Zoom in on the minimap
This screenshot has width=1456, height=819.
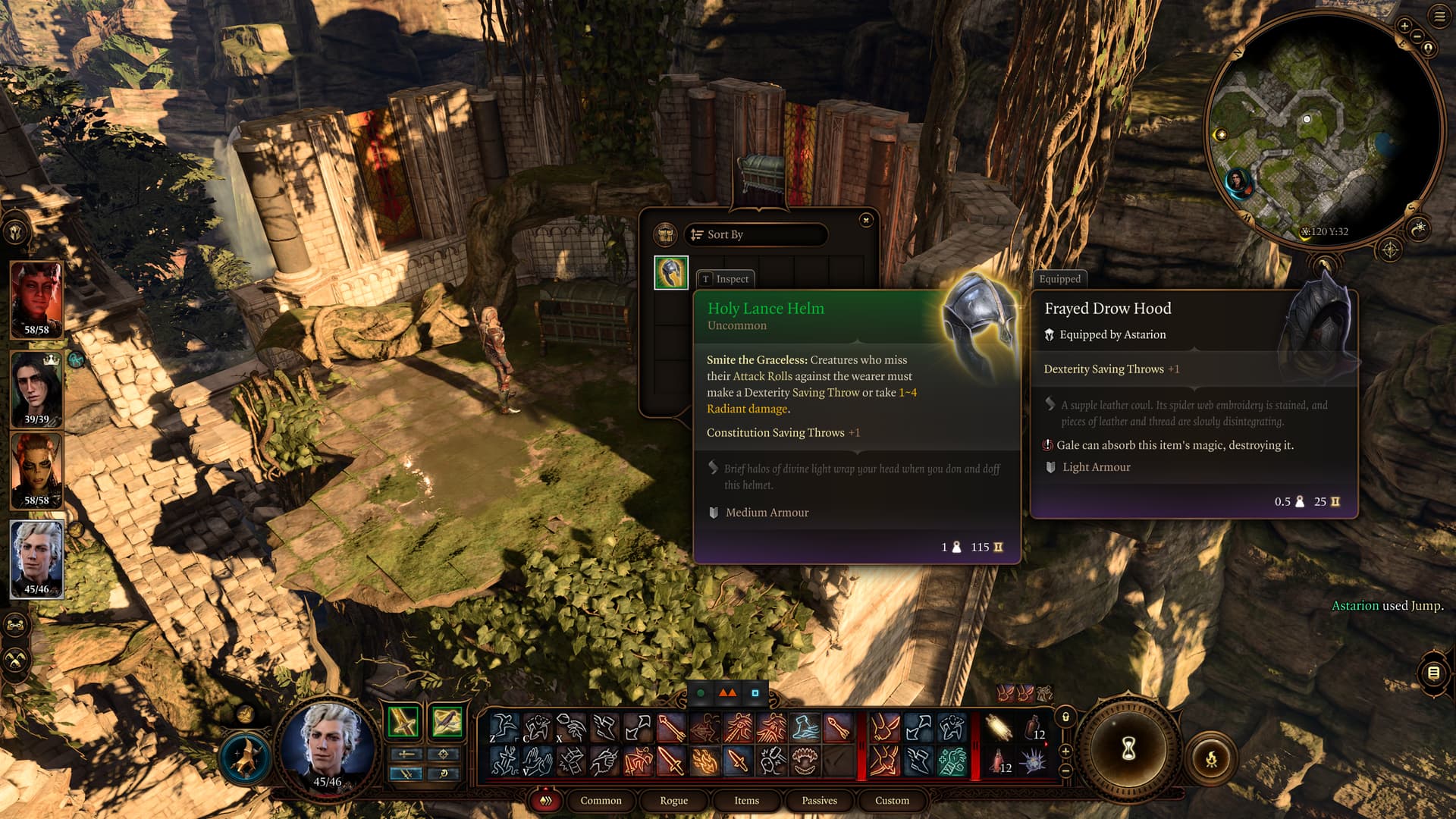[x=1404, y=26]
